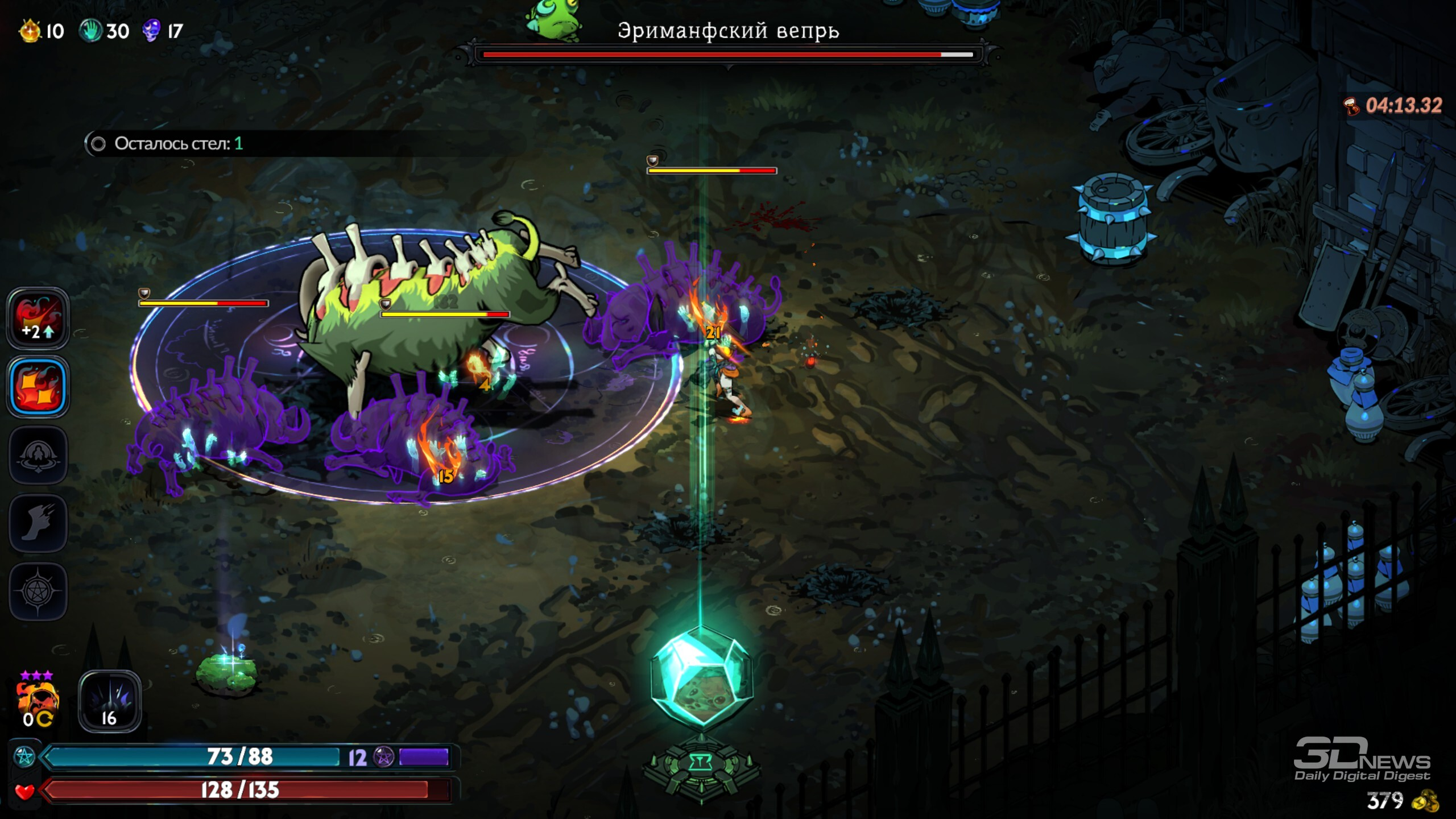Click the blue-framed fire special boon
This screenshot has height=819, width=1456.
(x=38, y=387)
